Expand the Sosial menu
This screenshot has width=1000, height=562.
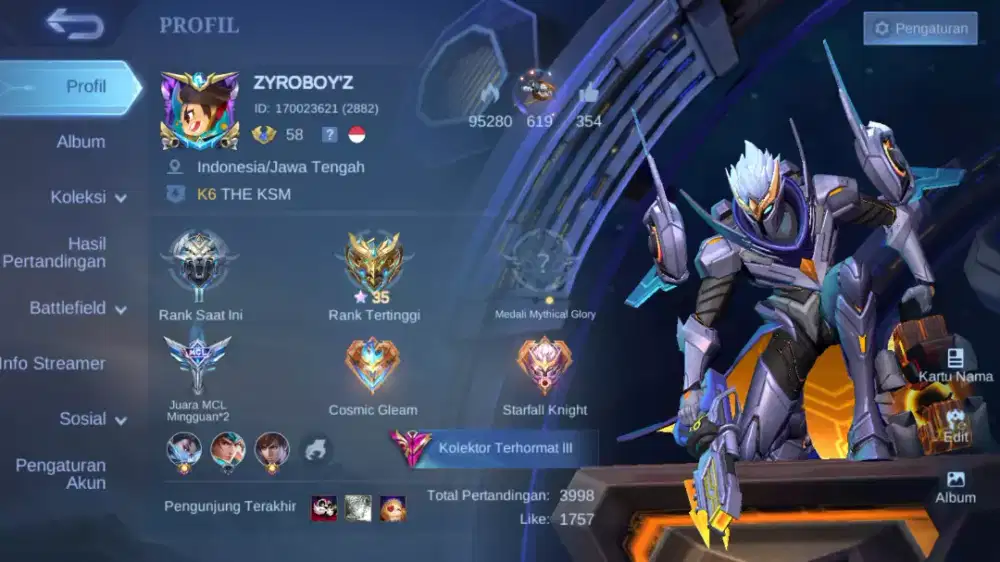point(92,419)
